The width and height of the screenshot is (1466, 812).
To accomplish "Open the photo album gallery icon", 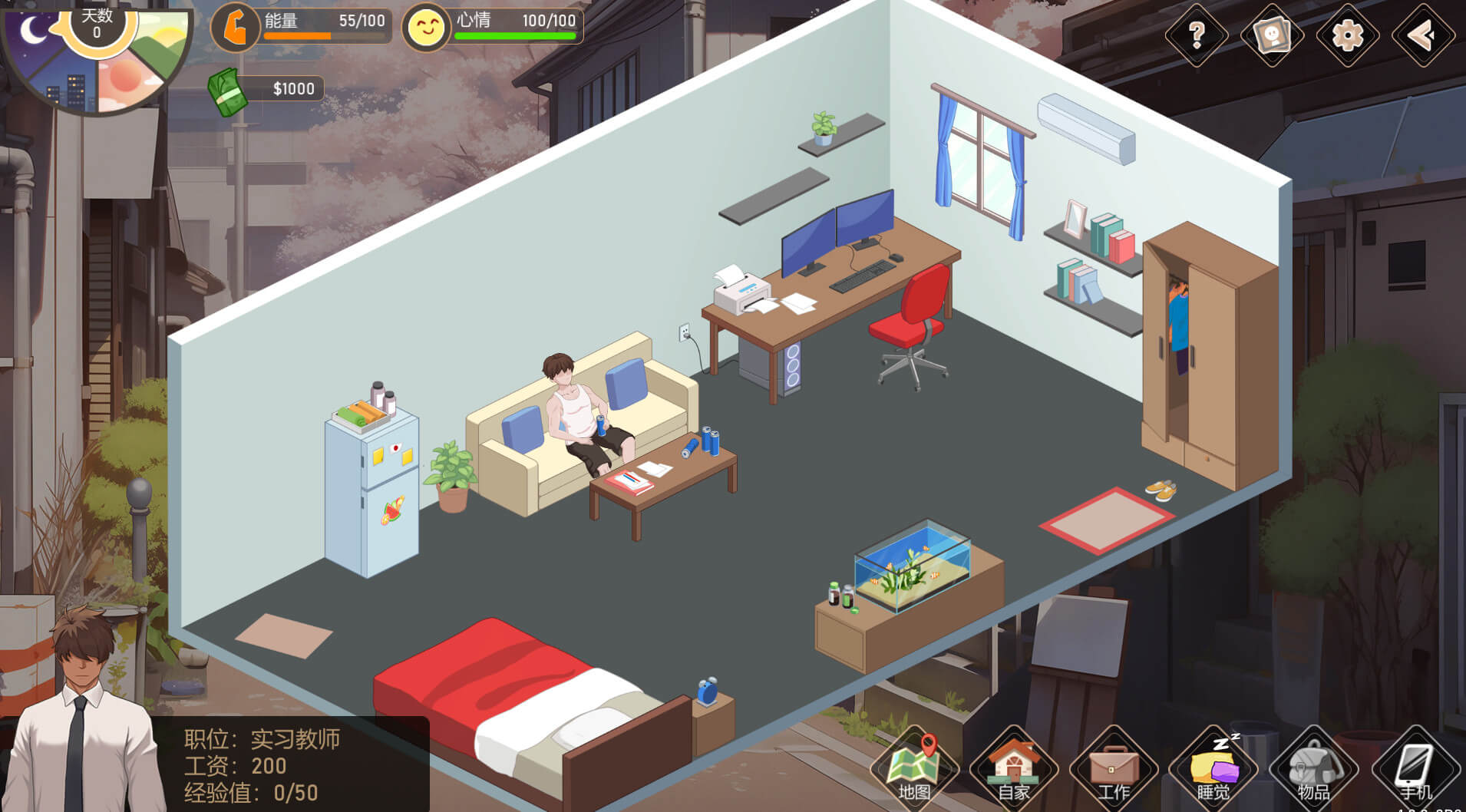I will click(x=1272, y=35).
